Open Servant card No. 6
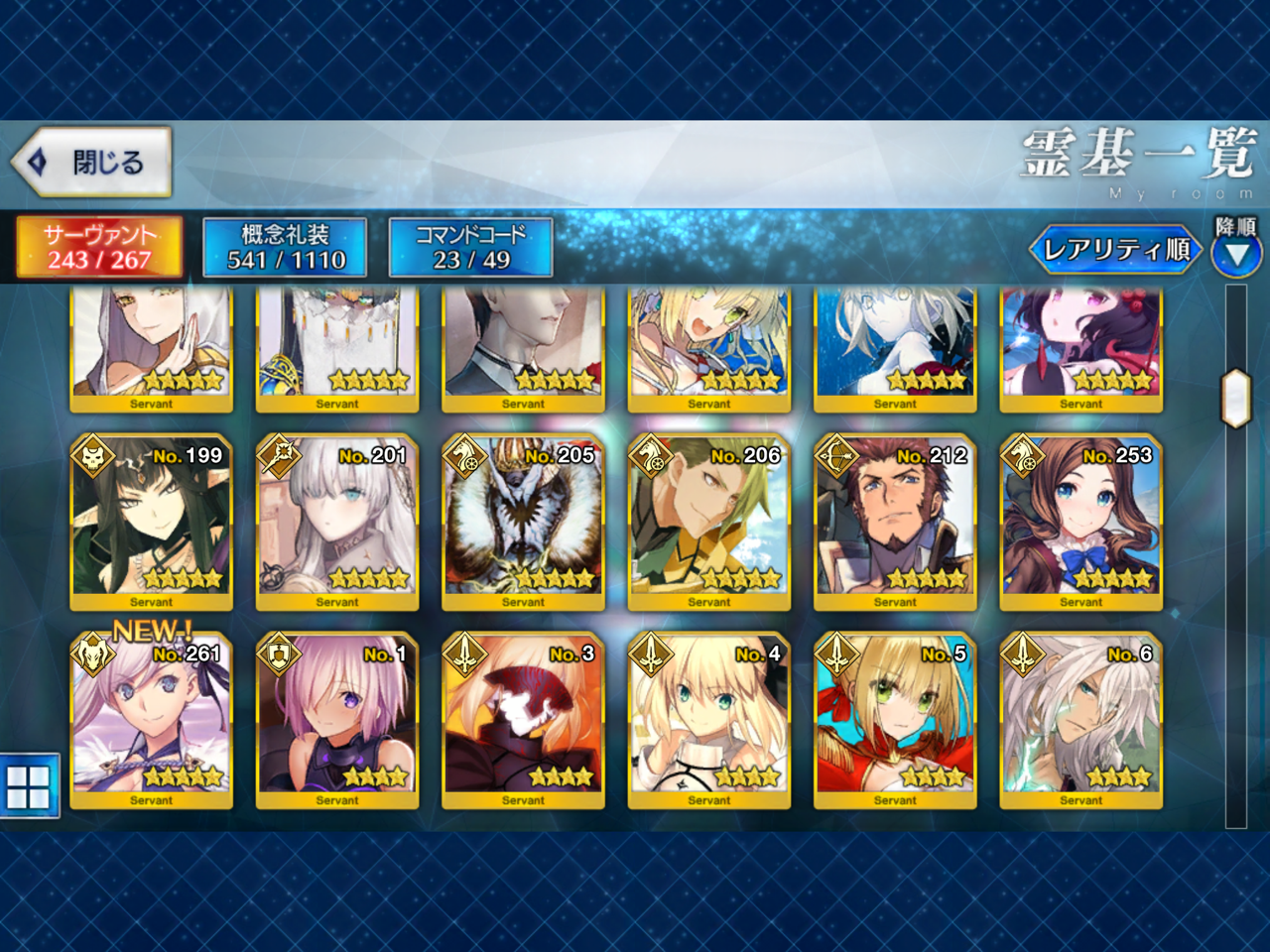 [x=1081, y=720]
